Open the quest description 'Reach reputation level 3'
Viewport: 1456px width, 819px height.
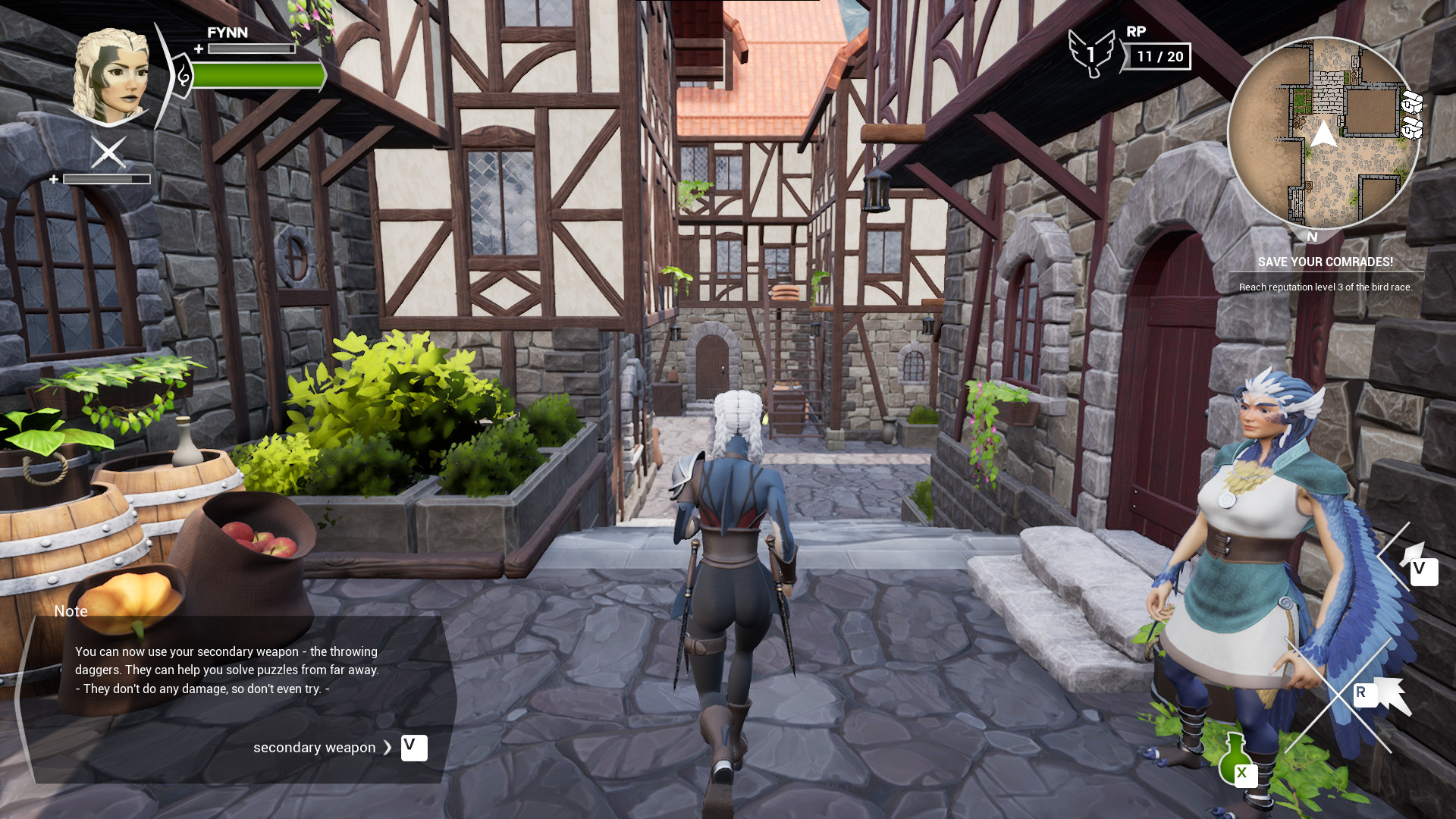click(x=1324, y=287)
